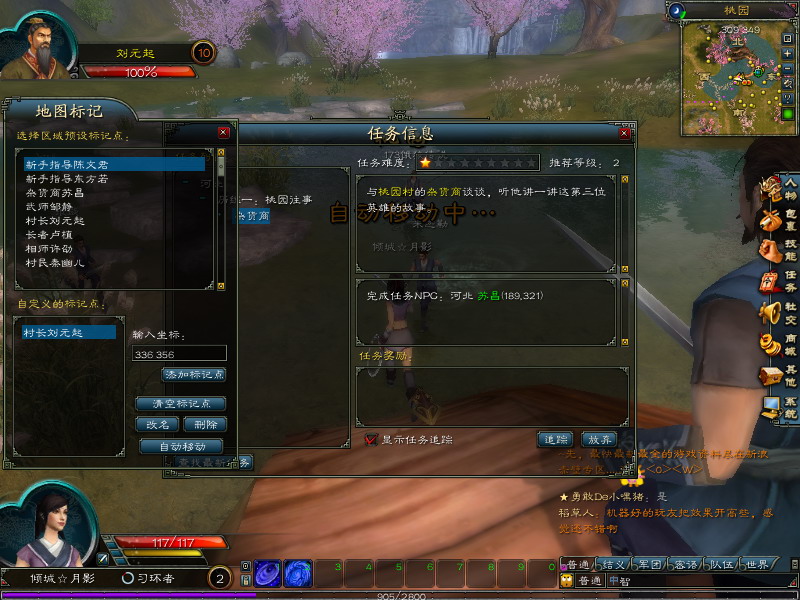Switch to the 世界 chat tab
The height and width of the screenshot is (600, 800).
[x=757, y=565]
